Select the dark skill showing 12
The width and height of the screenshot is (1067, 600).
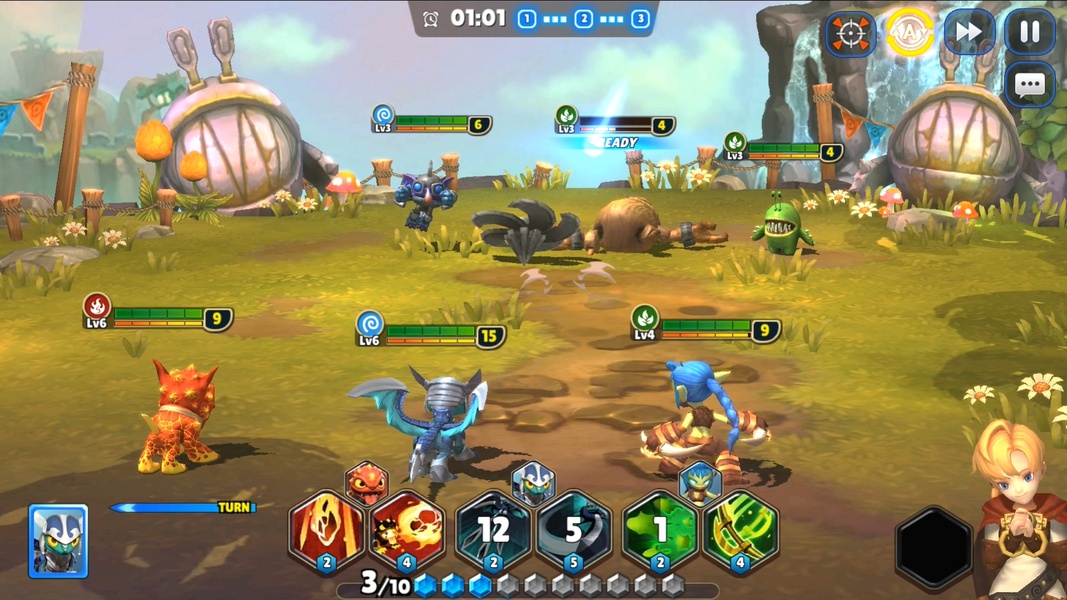coord(492,531)
